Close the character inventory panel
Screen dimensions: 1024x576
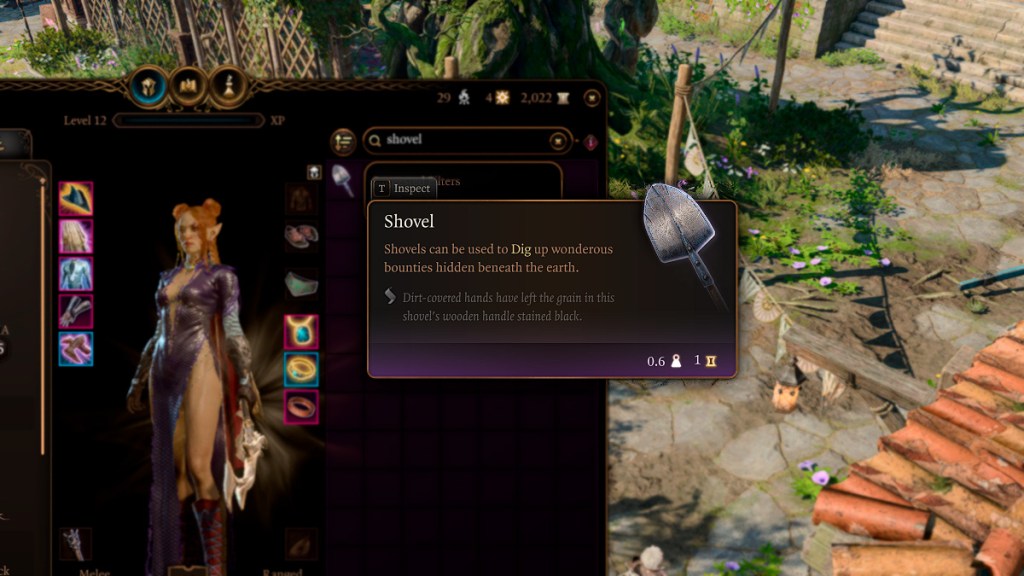592,98
